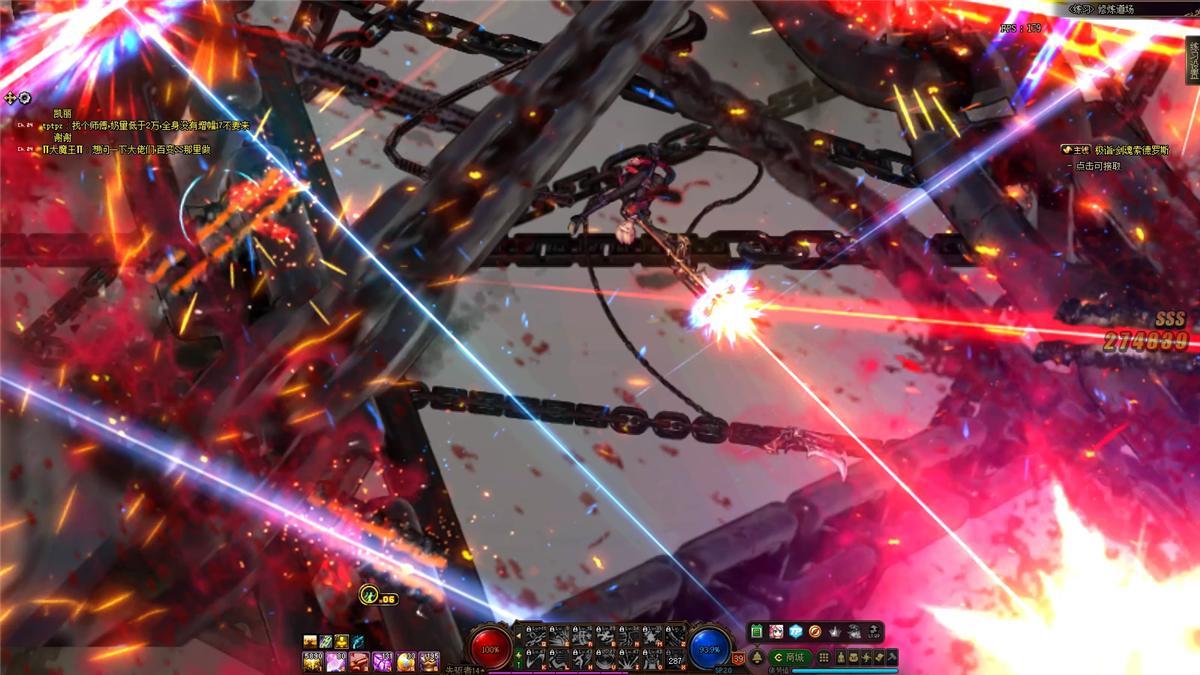Viewport: 1200px width, 675px height.
Task: Click the chat window move handle
Action: pyautogui.click(x=10, y=98)
